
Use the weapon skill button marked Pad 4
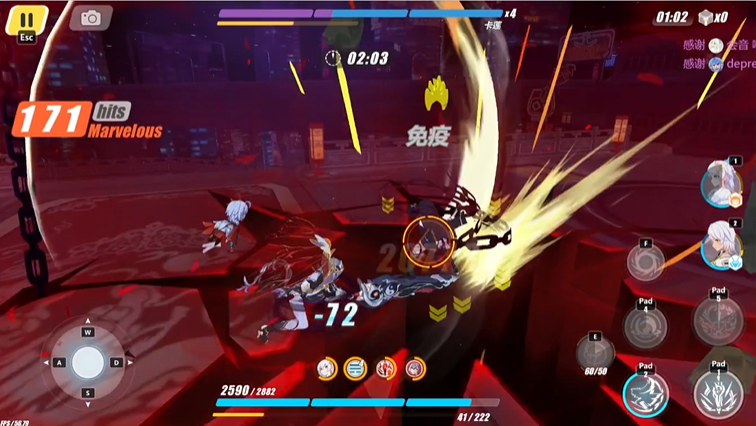coord(645,325)
